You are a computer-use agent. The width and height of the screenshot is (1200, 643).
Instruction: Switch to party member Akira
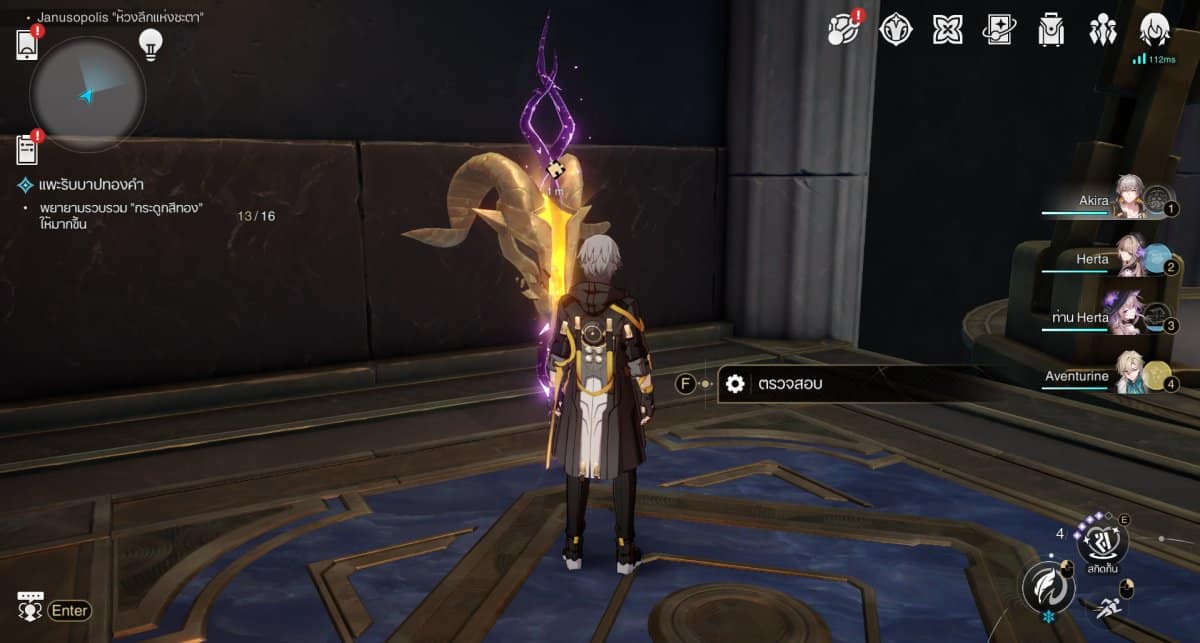[1110, 201]
